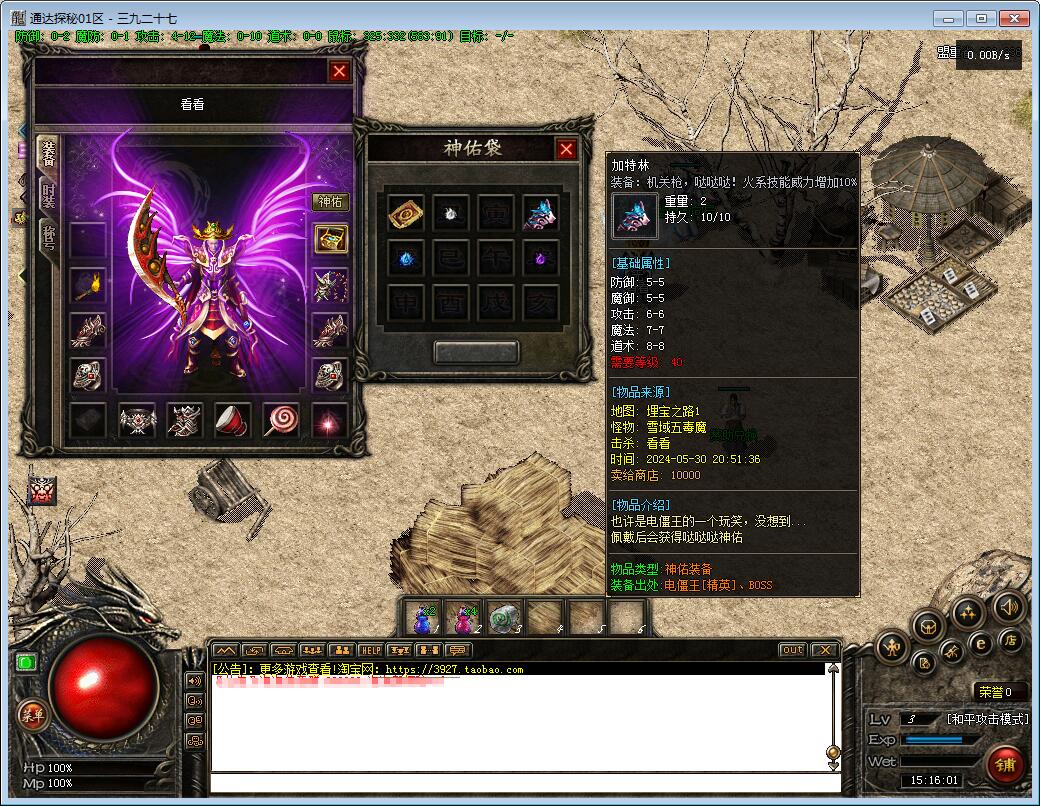Switch to the 时装 costume tab

point(48,195)
